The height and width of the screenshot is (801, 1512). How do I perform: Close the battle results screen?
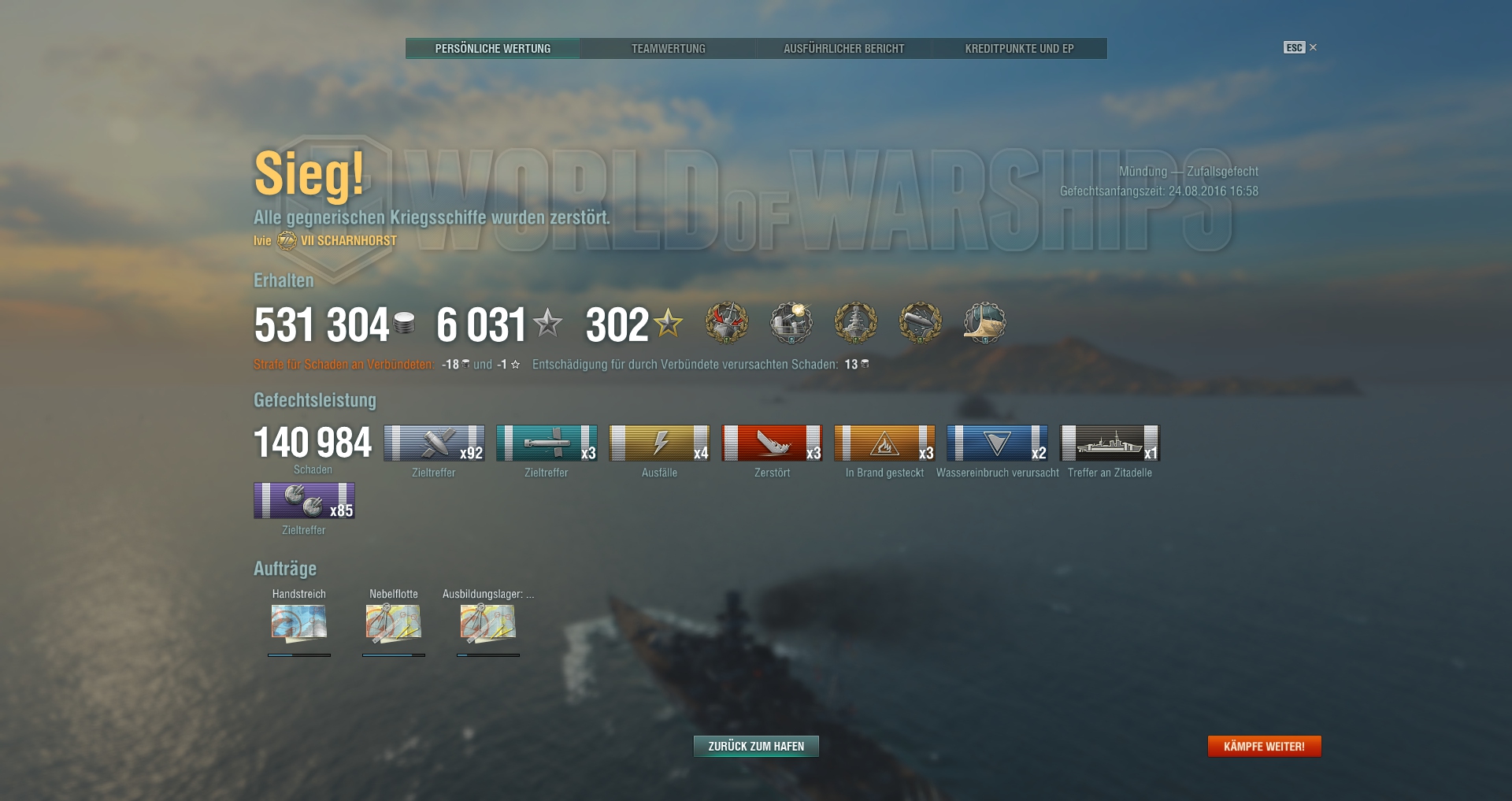pos(1313,47)
